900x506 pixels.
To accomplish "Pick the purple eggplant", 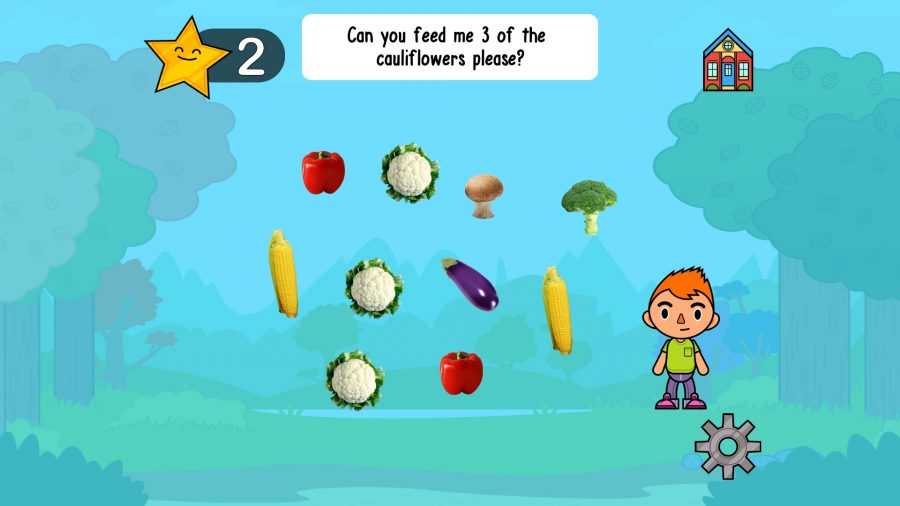I will point(470,284).
